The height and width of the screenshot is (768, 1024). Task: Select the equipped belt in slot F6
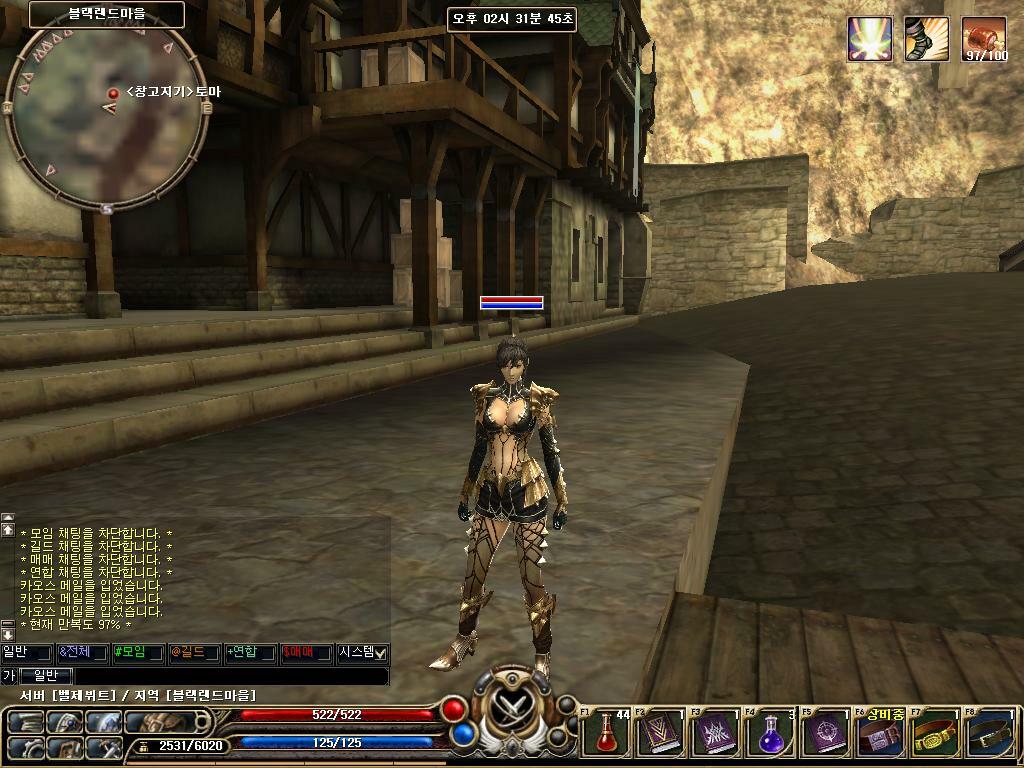(880, 736)
